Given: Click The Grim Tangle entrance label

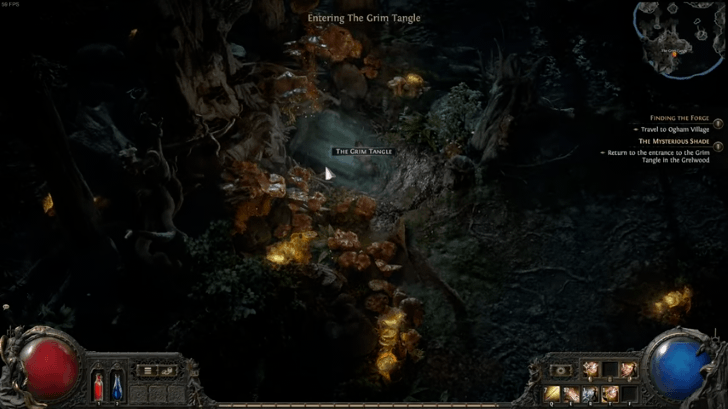Looking at the screenshot, I should (x=364, y=151).
